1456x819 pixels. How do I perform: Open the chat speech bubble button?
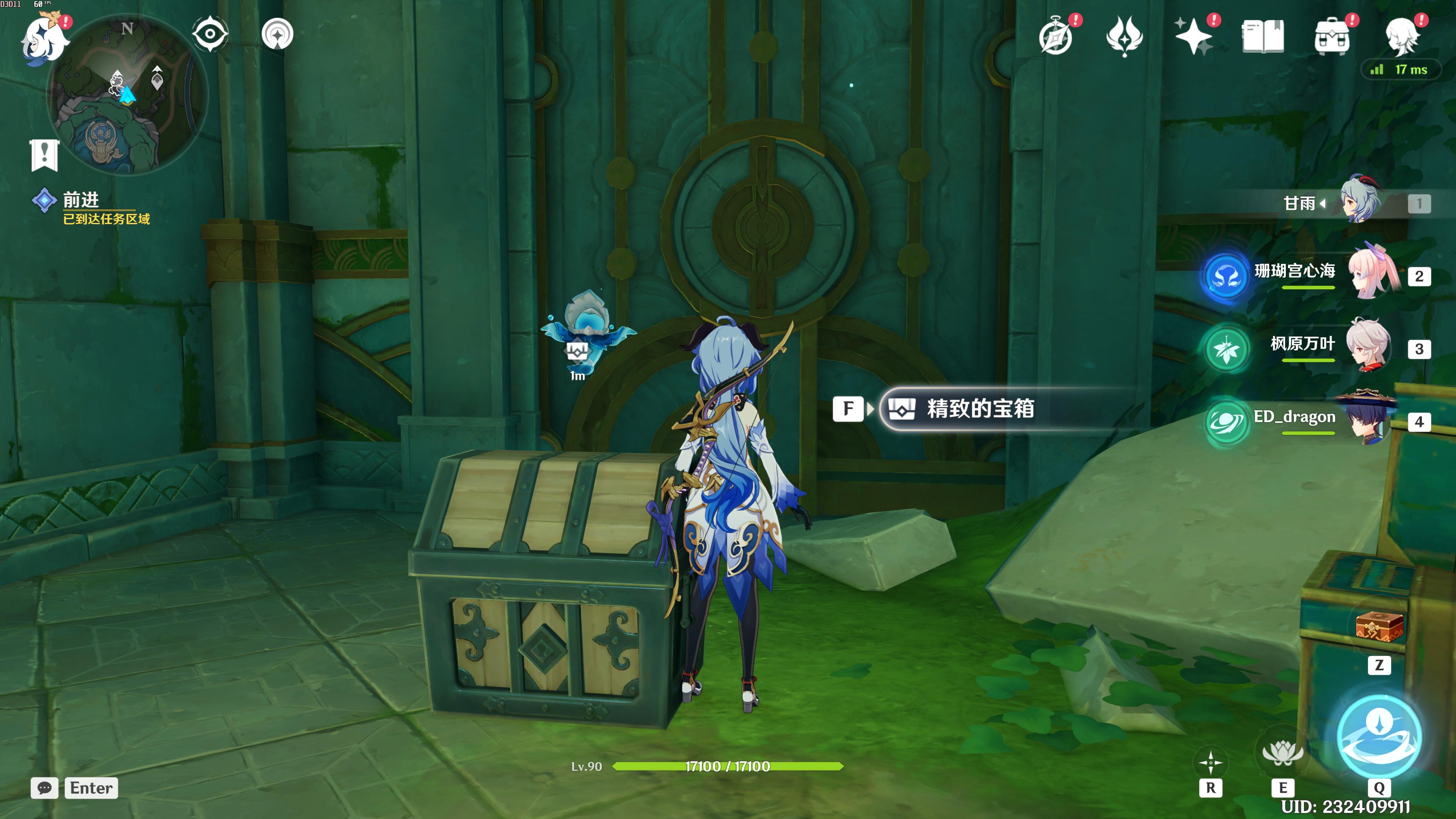click(45, 788)
